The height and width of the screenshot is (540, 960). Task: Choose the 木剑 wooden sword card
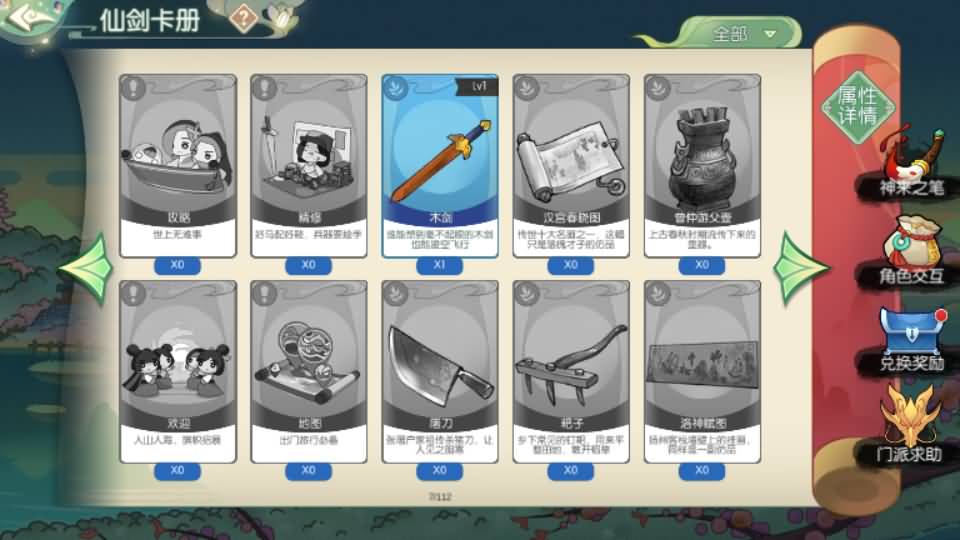point(440,165)
